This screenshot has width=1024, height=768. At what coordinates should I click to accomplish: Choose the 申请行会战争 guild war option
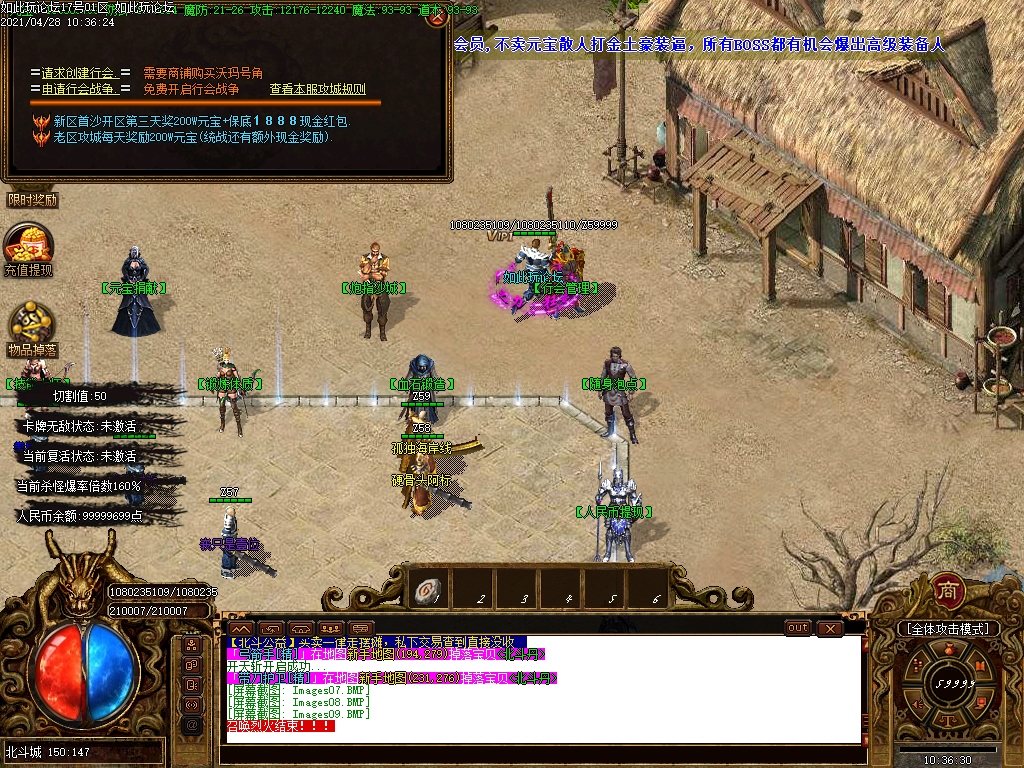point(79,89)
